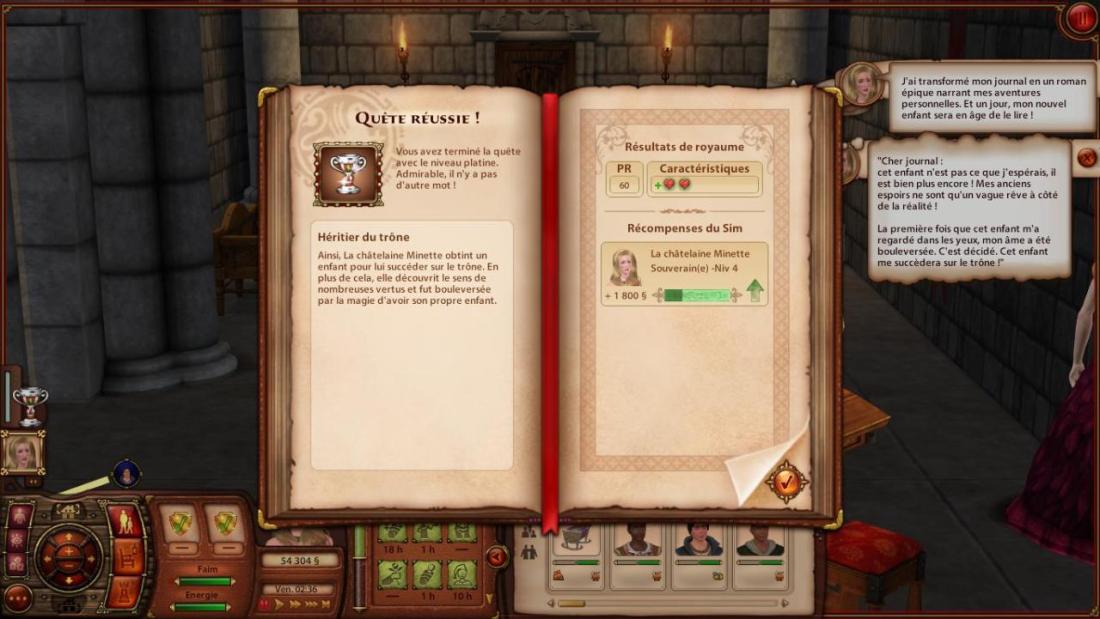1100x619 pixels.
Task: Switch to the Sim silhouette mode button
Action: 127,521
